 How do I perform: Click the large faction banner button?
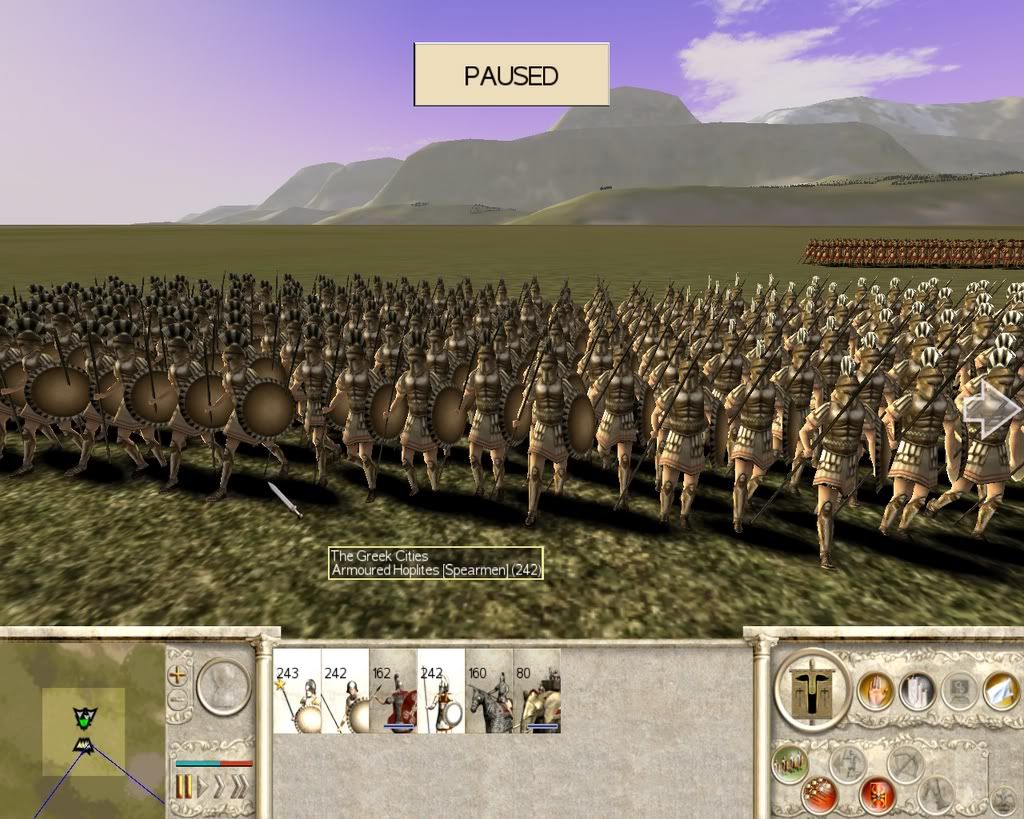[812, 690]
